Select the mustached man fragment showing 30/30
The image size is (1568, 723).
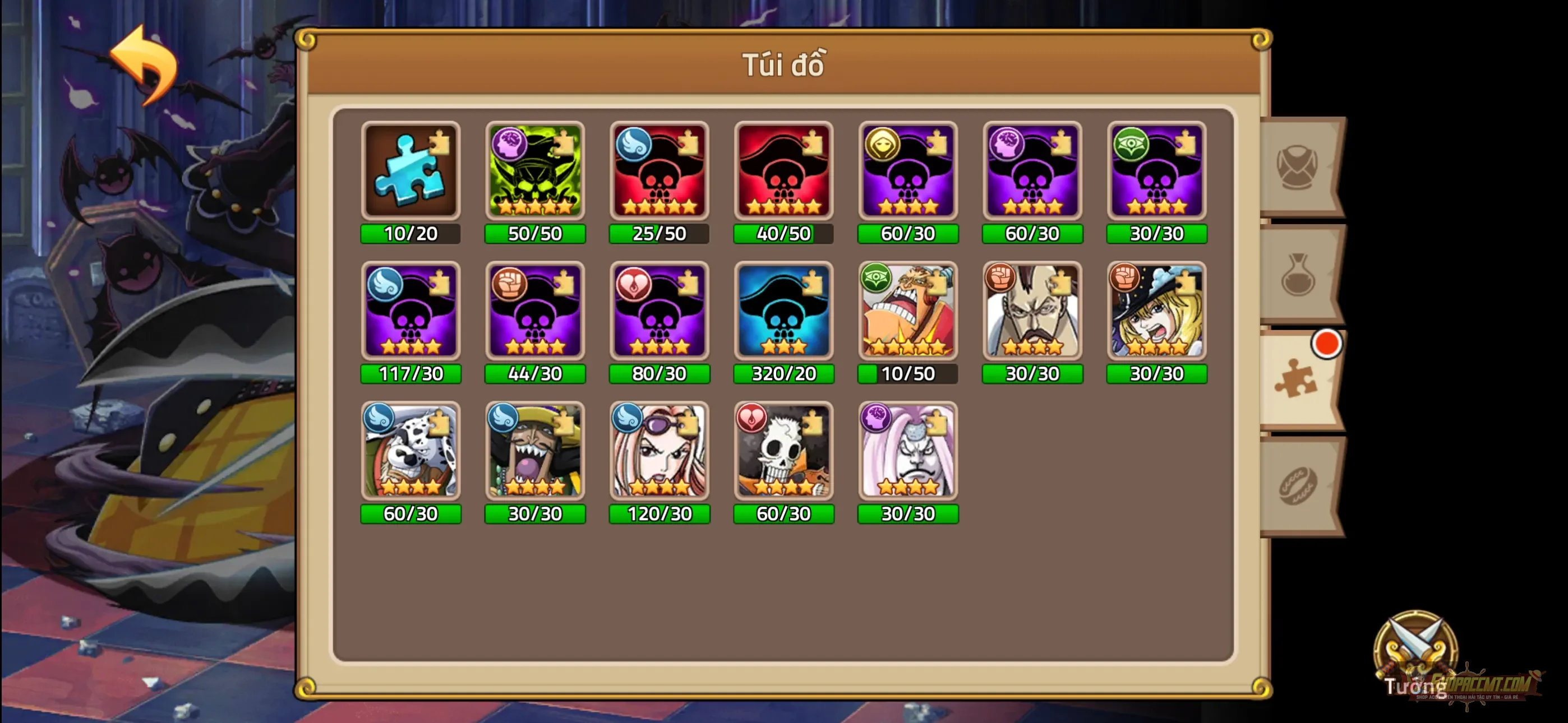pyautogui.click(x=1032, y=312)
